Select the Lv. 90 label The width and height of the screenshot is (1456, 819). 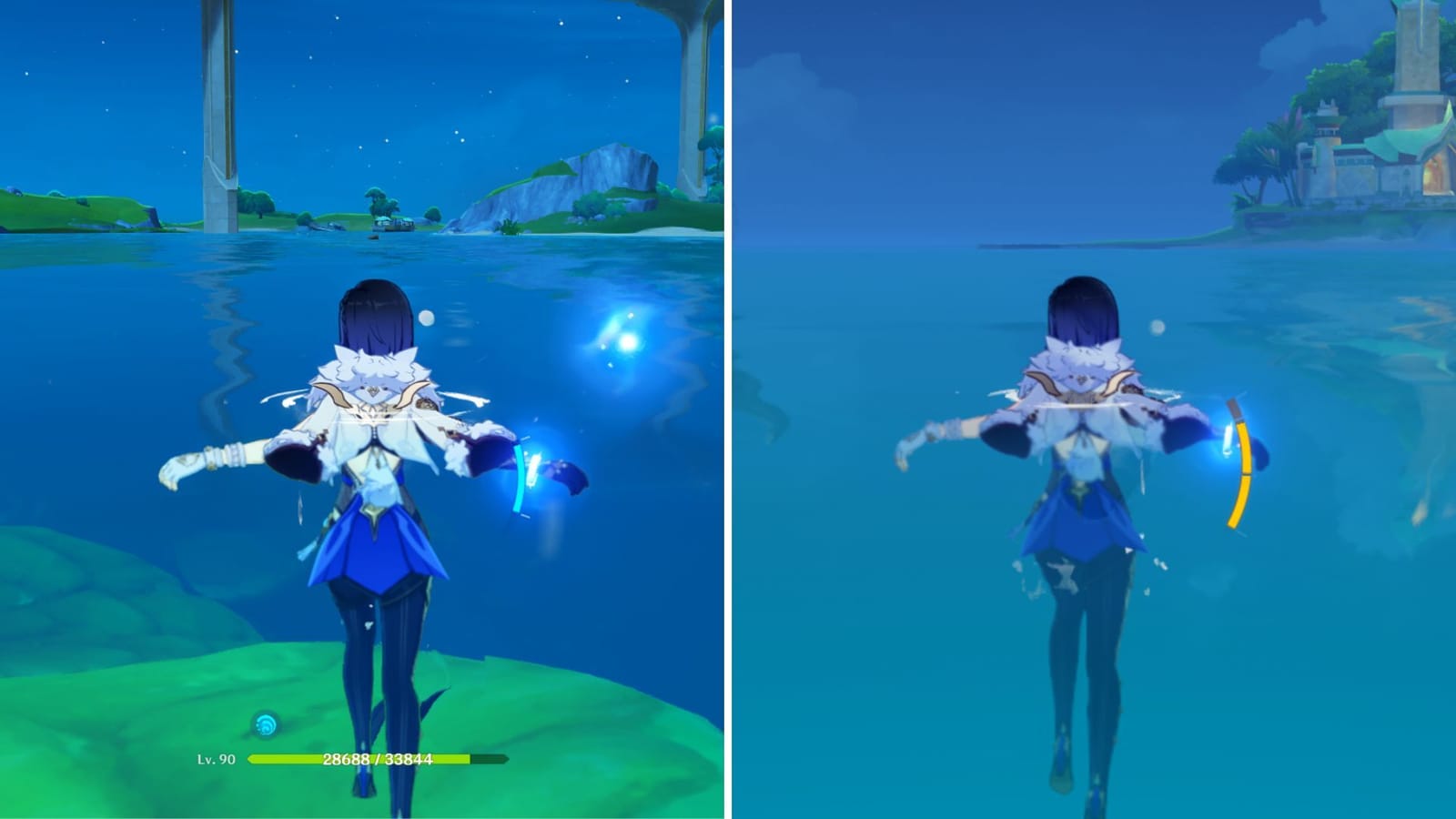216,758
